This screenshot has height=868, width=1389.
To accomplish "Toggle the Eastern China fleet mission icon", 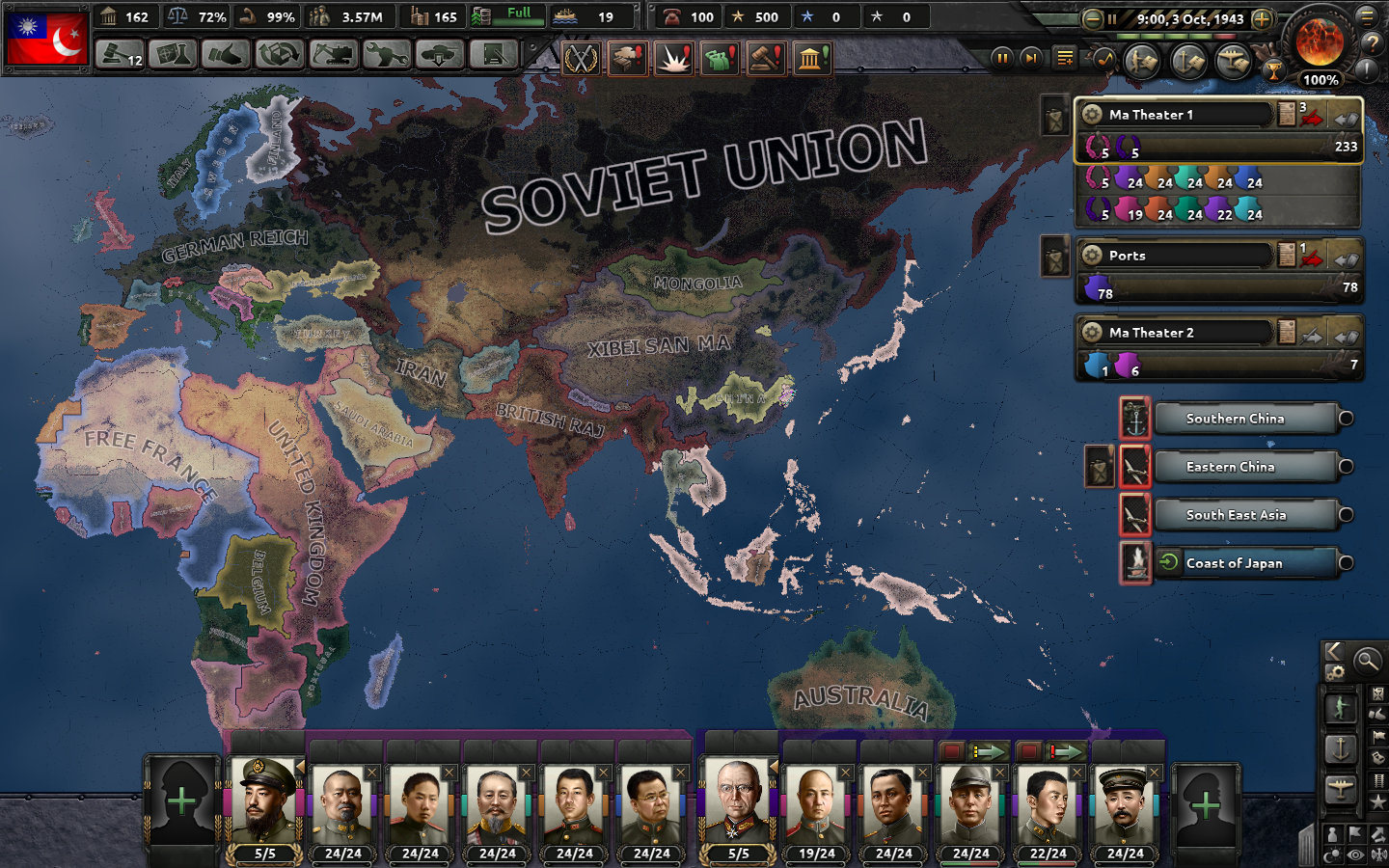I will tap(1135, 467).
